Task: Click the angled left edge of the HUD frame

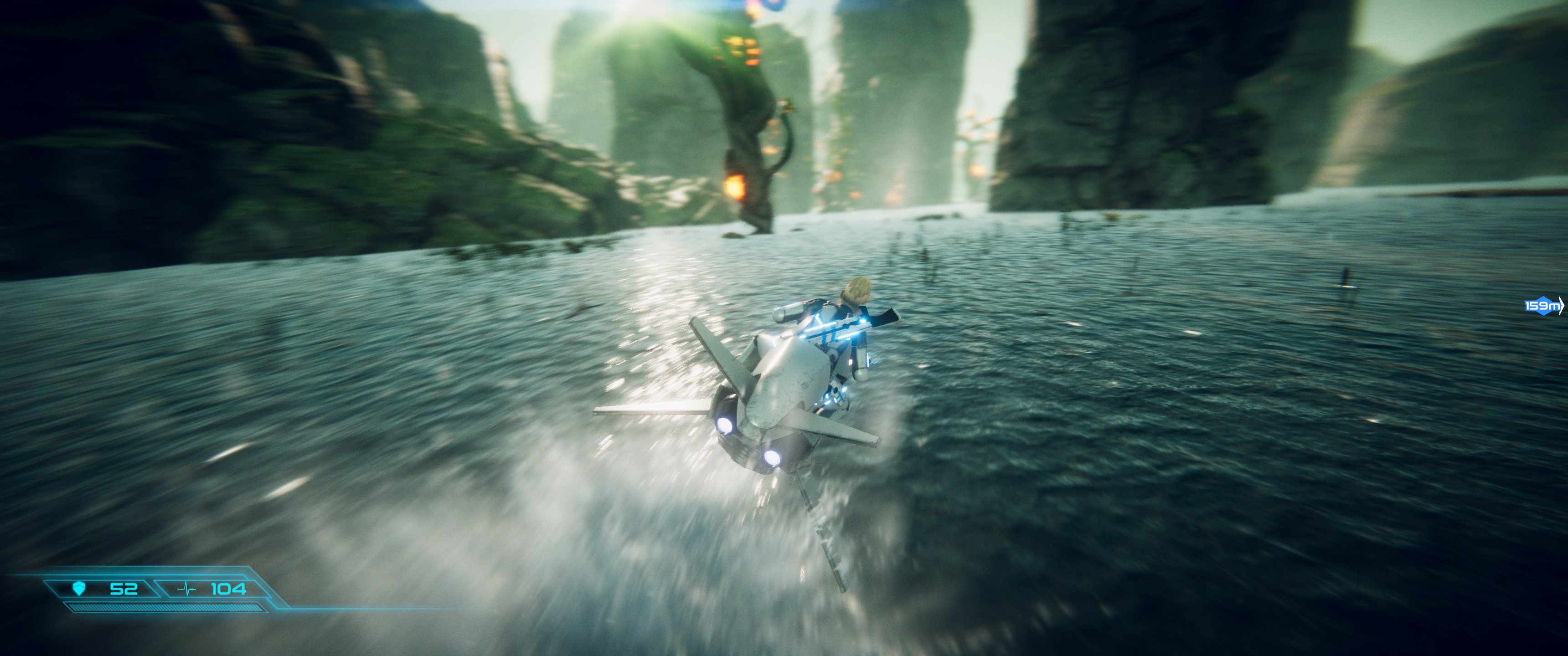Action: [x=52, y=589]
